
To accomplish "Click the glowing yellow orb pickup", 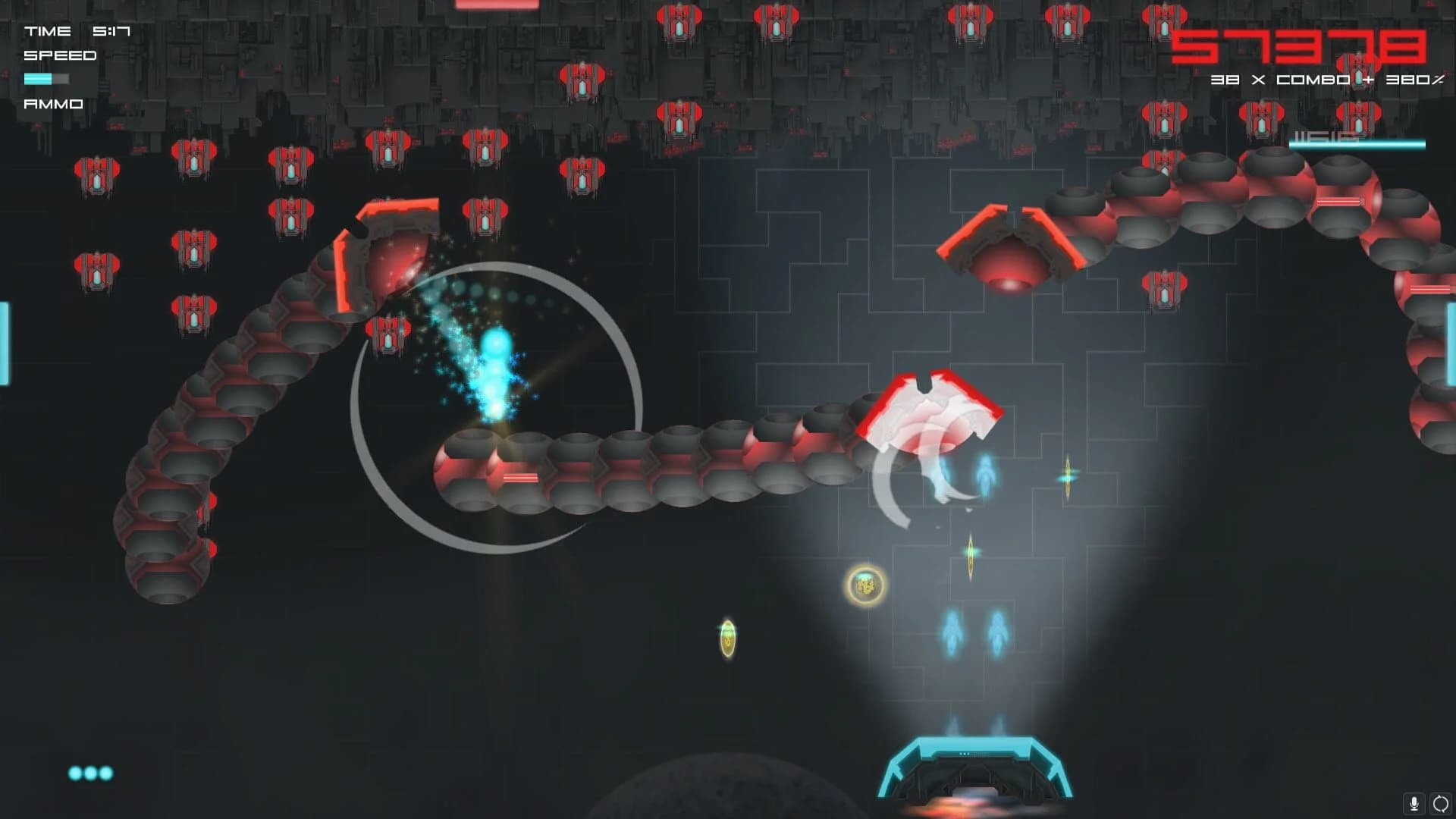I will pyautogui.click(x=864, y=582).
